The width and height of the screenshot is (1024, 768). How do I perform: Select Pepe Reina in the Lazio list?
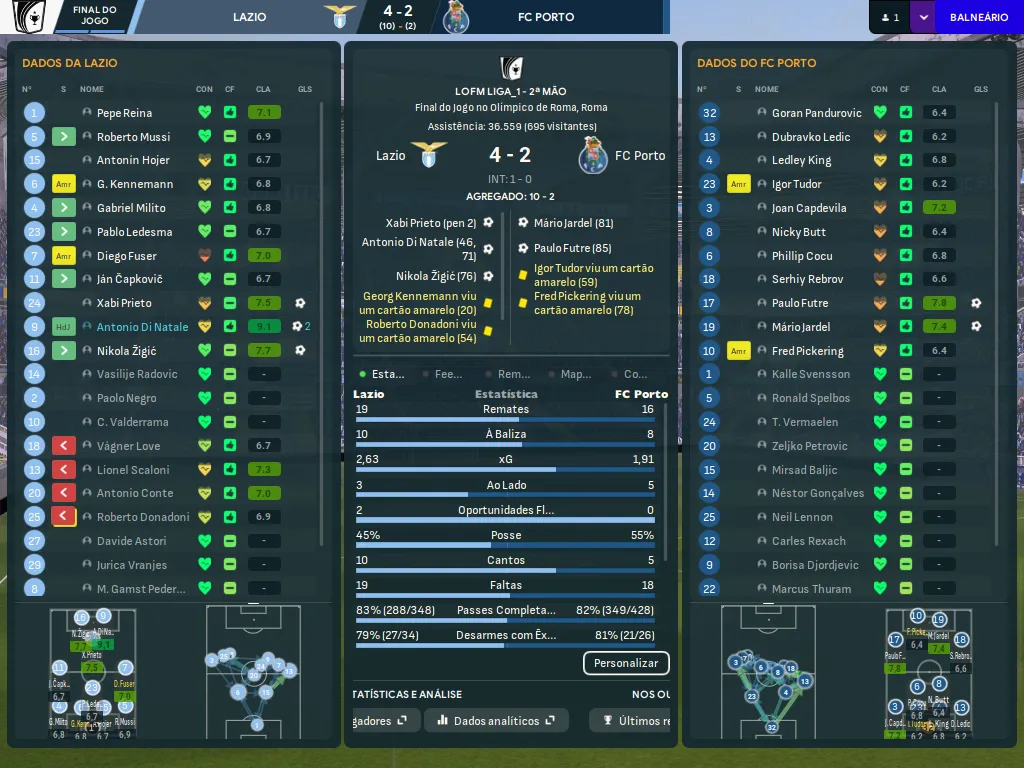pyautogui.click(x=124, y=113)
